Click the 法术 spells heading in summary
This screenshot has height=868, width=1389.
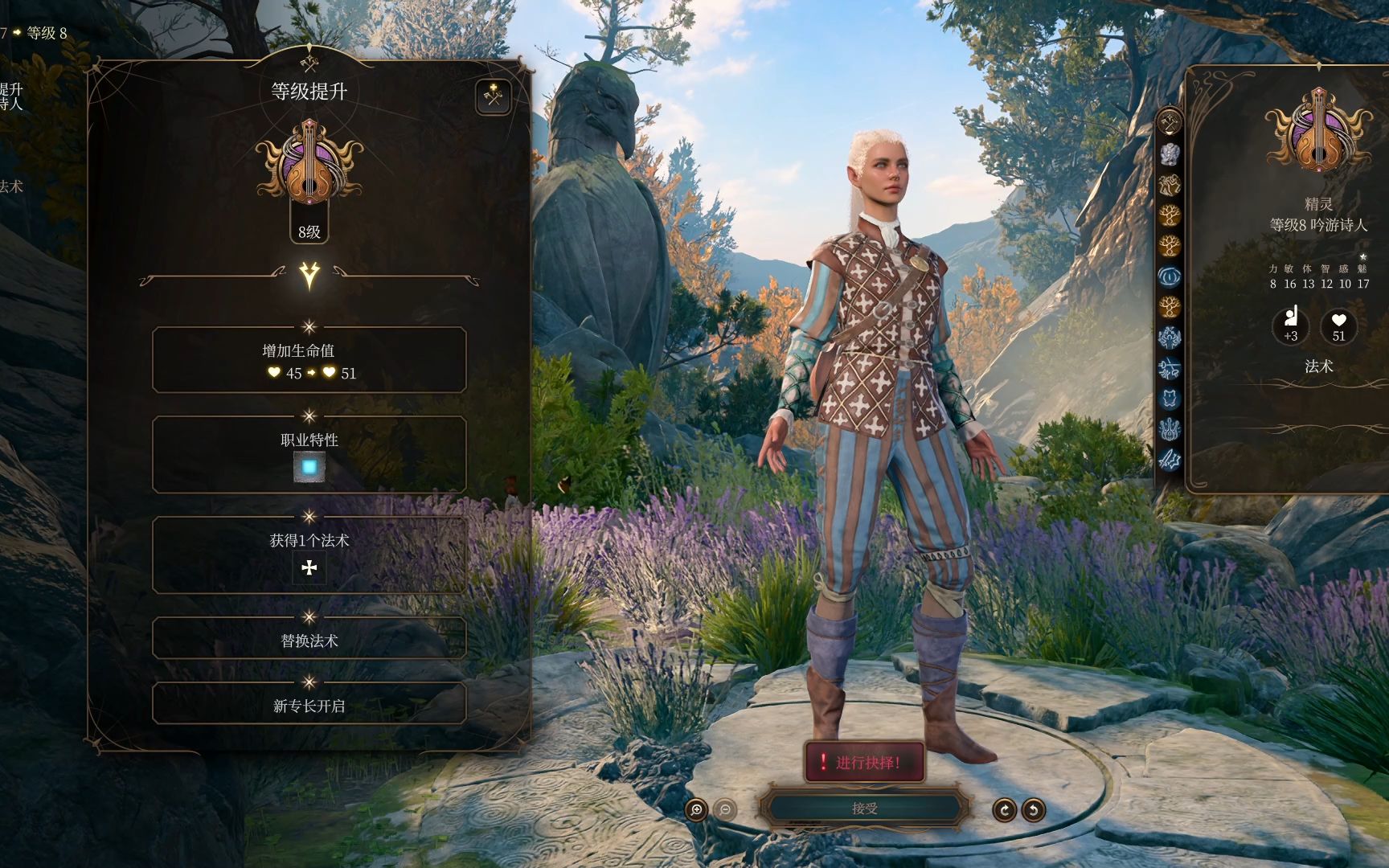[x=1318, y=366]
